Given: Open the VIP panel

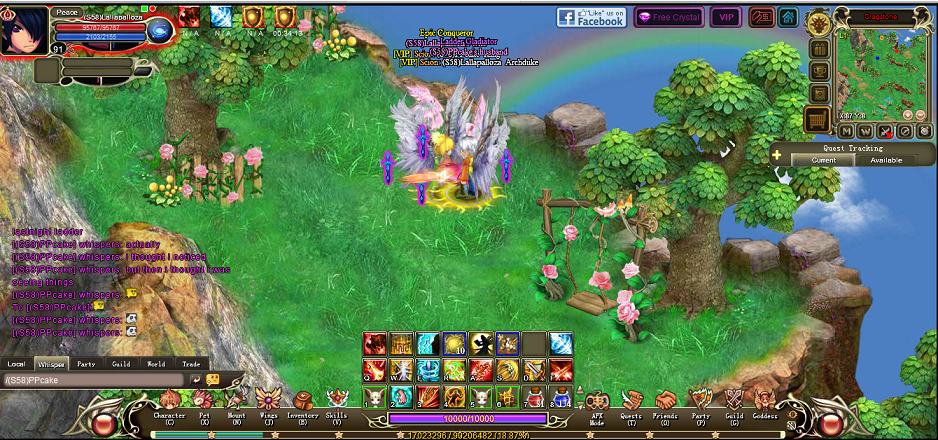Looking at the screenshot, I should pos(725,17).
